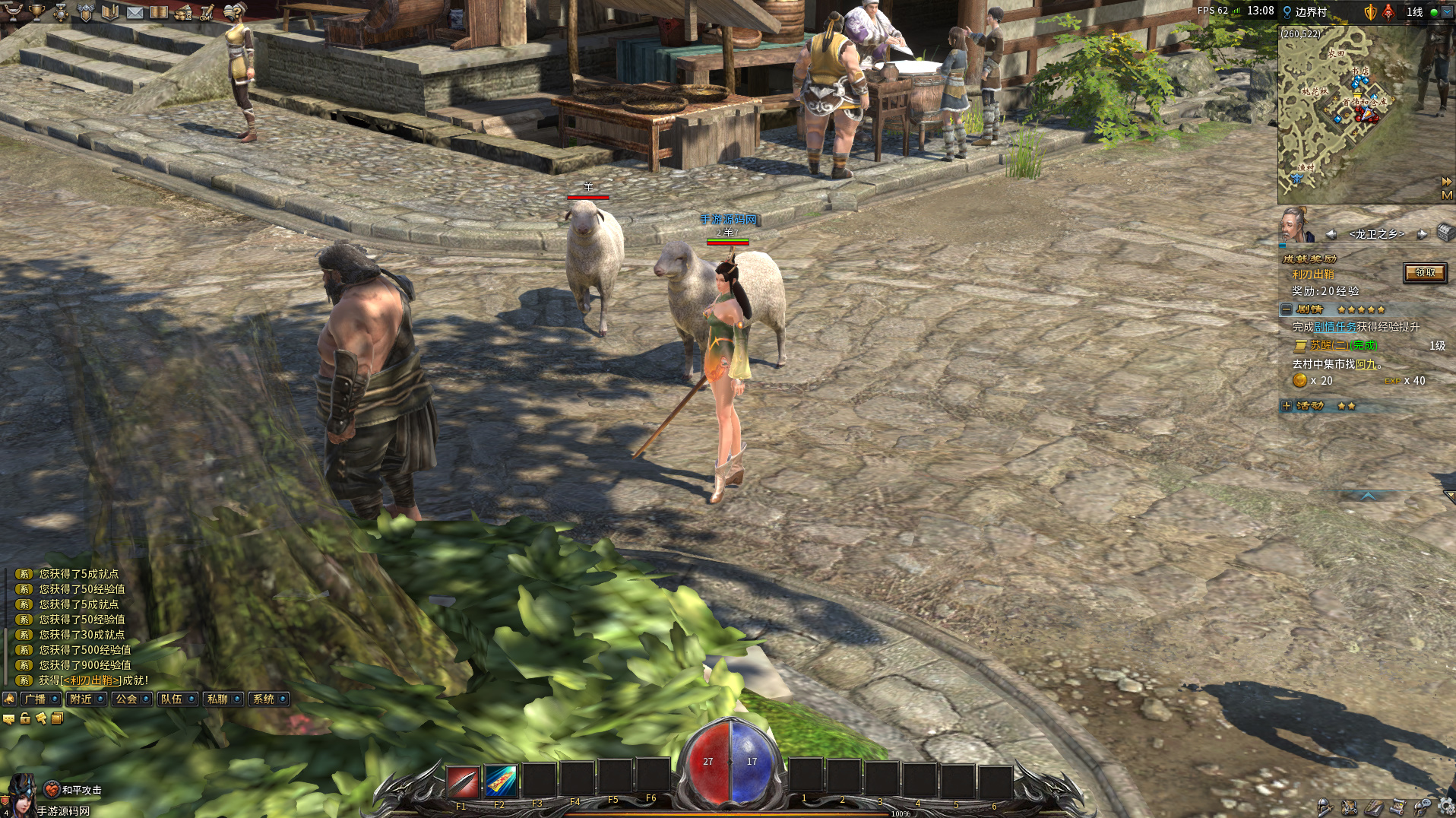The image size is (1456, 818).
Task: Open the server line dropdown arrow
Action: 1447,12
